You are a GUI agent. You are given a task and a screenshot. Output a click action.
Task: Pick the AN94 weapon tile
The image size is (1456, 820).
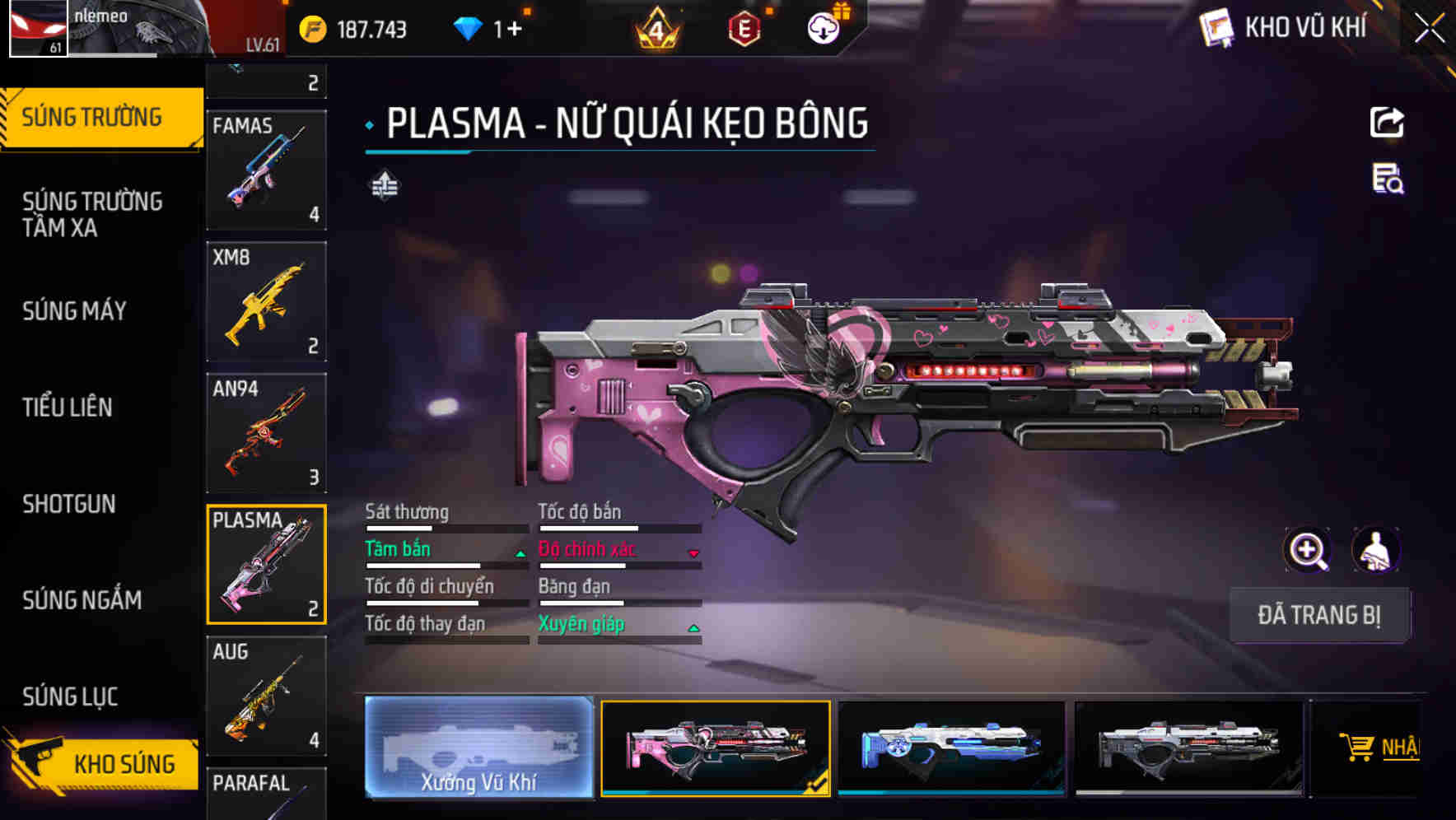(266, 433)
